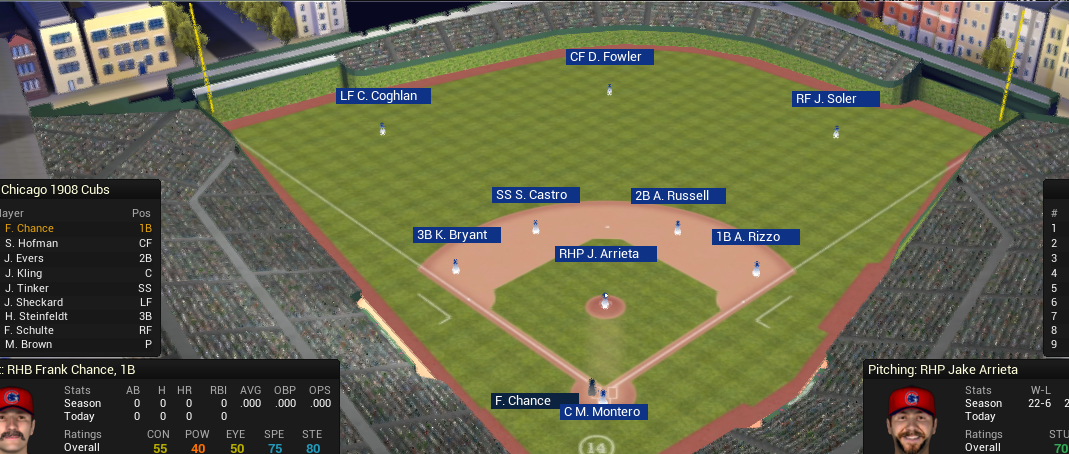Screen dimensions: 1069x454
Task: Click the 2B A. Russell label
Action: 677,196
